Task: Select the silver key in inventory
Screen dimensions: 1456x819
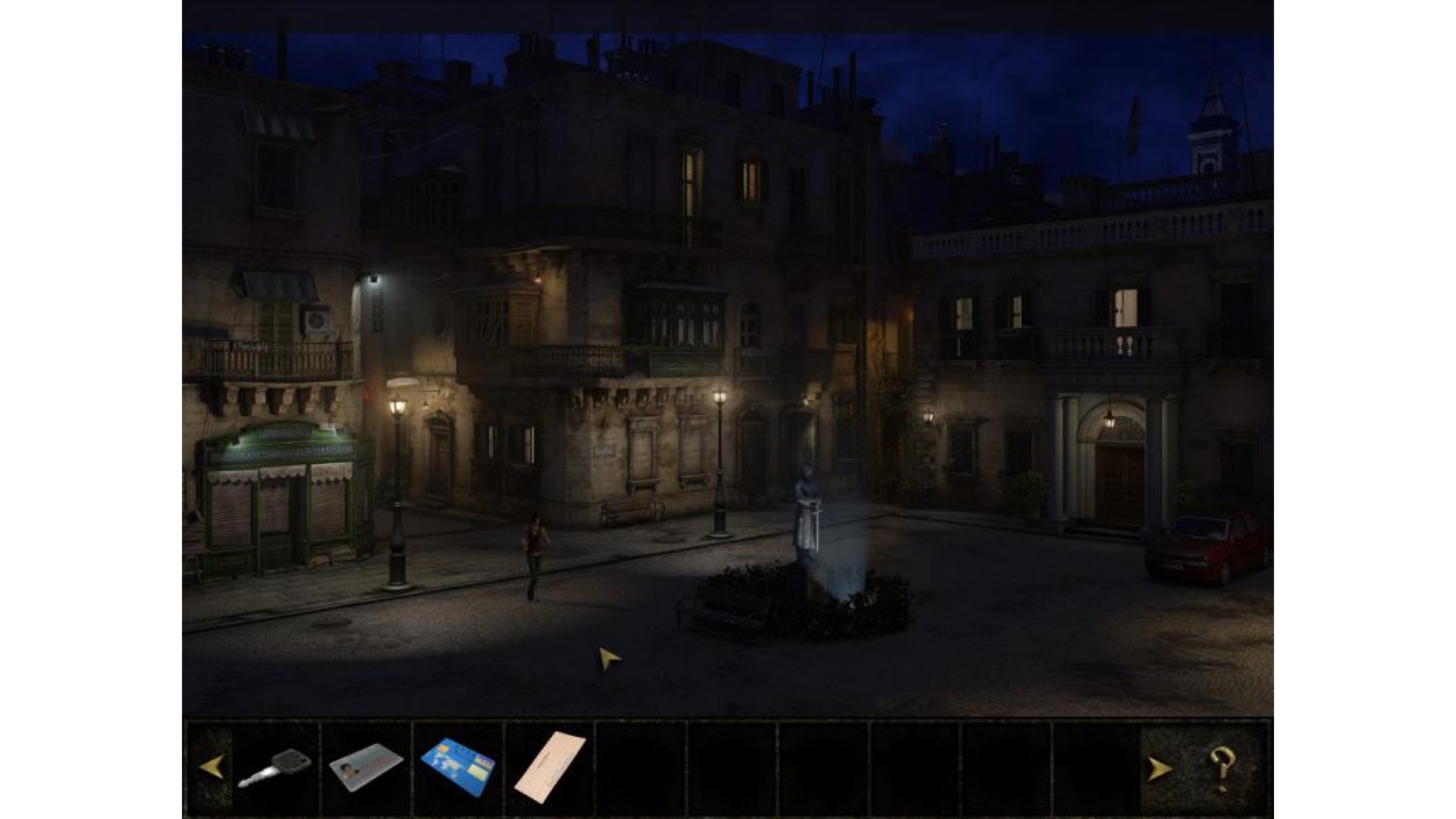Action: coord(275,767)
